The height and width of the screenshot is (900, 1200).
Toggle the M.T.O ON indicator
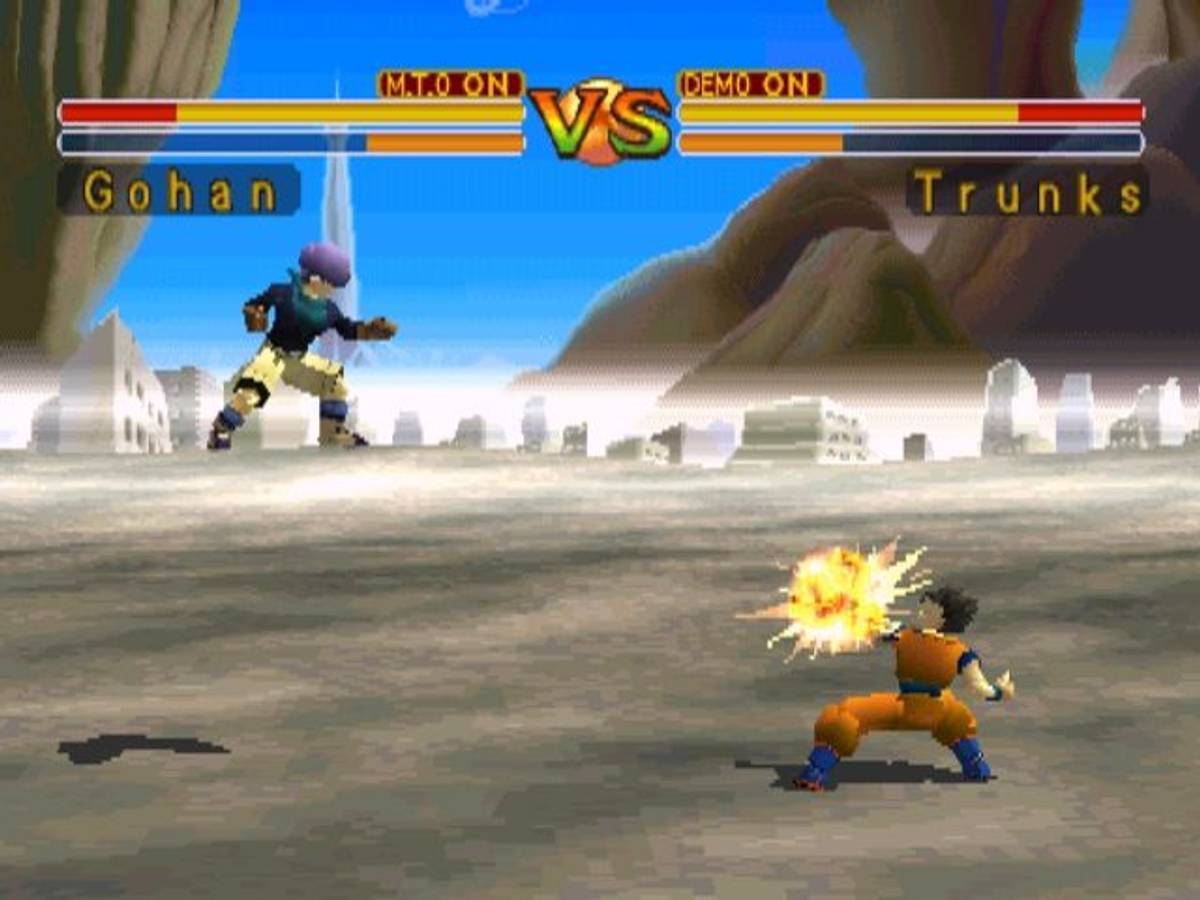coord(451,85)
